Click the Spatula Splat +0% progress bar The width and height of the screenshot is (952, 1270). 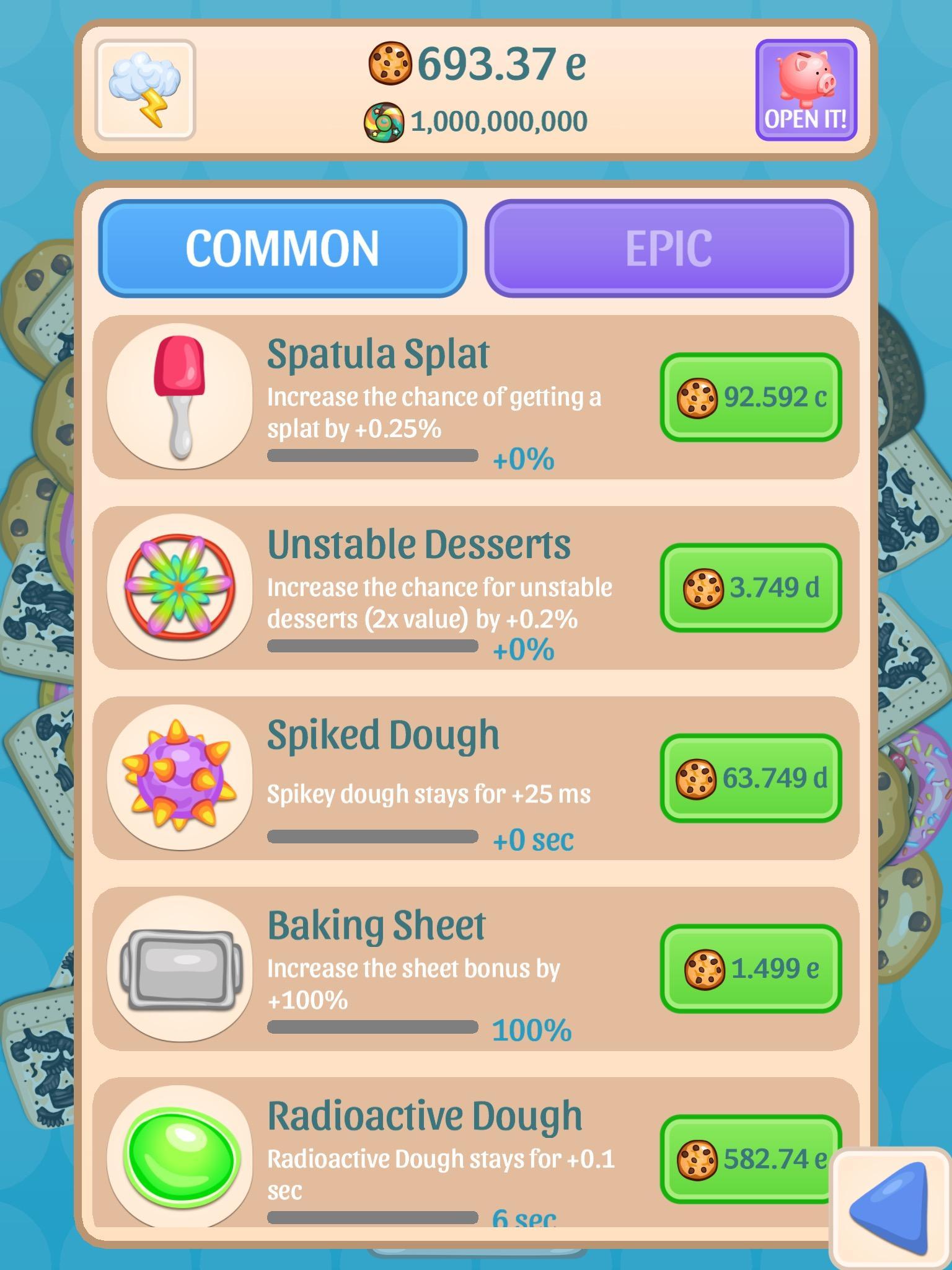[372, 456]
